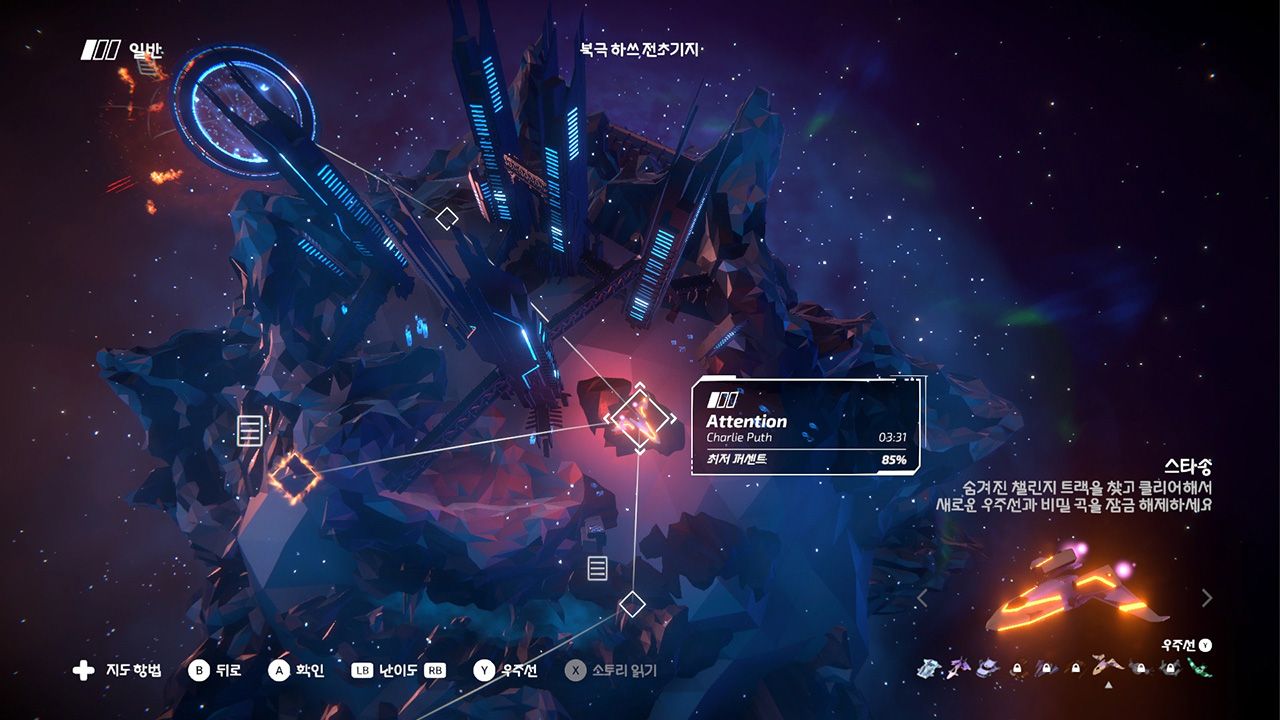This screenshot has height=720, width=1280.
Task: Select the track node below Attention
Action: pyautogui.click(x=632, y=604)
